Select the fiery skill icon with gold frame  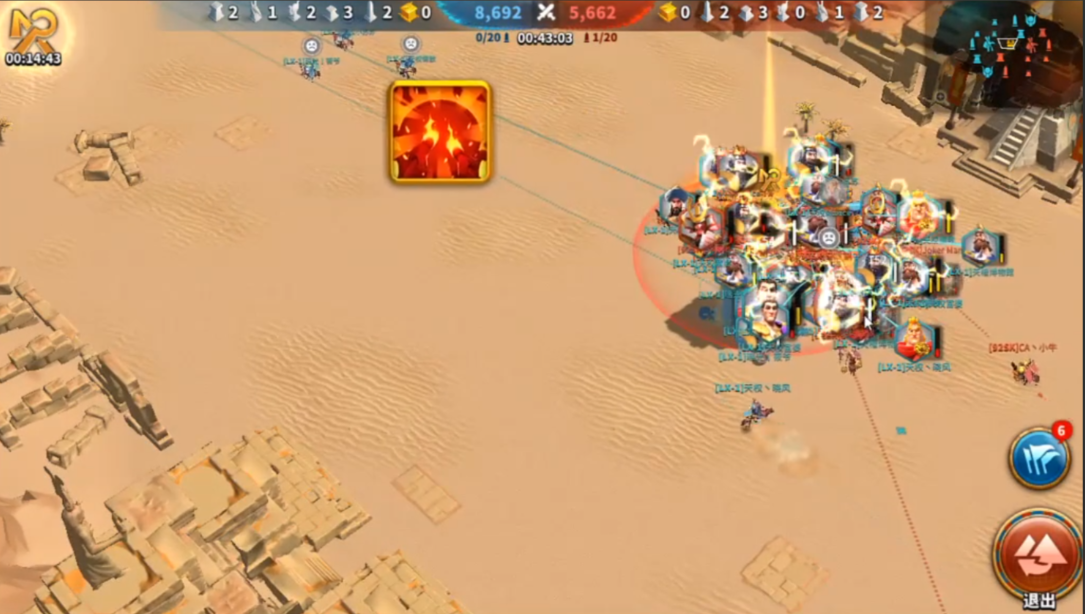[440, 132]
